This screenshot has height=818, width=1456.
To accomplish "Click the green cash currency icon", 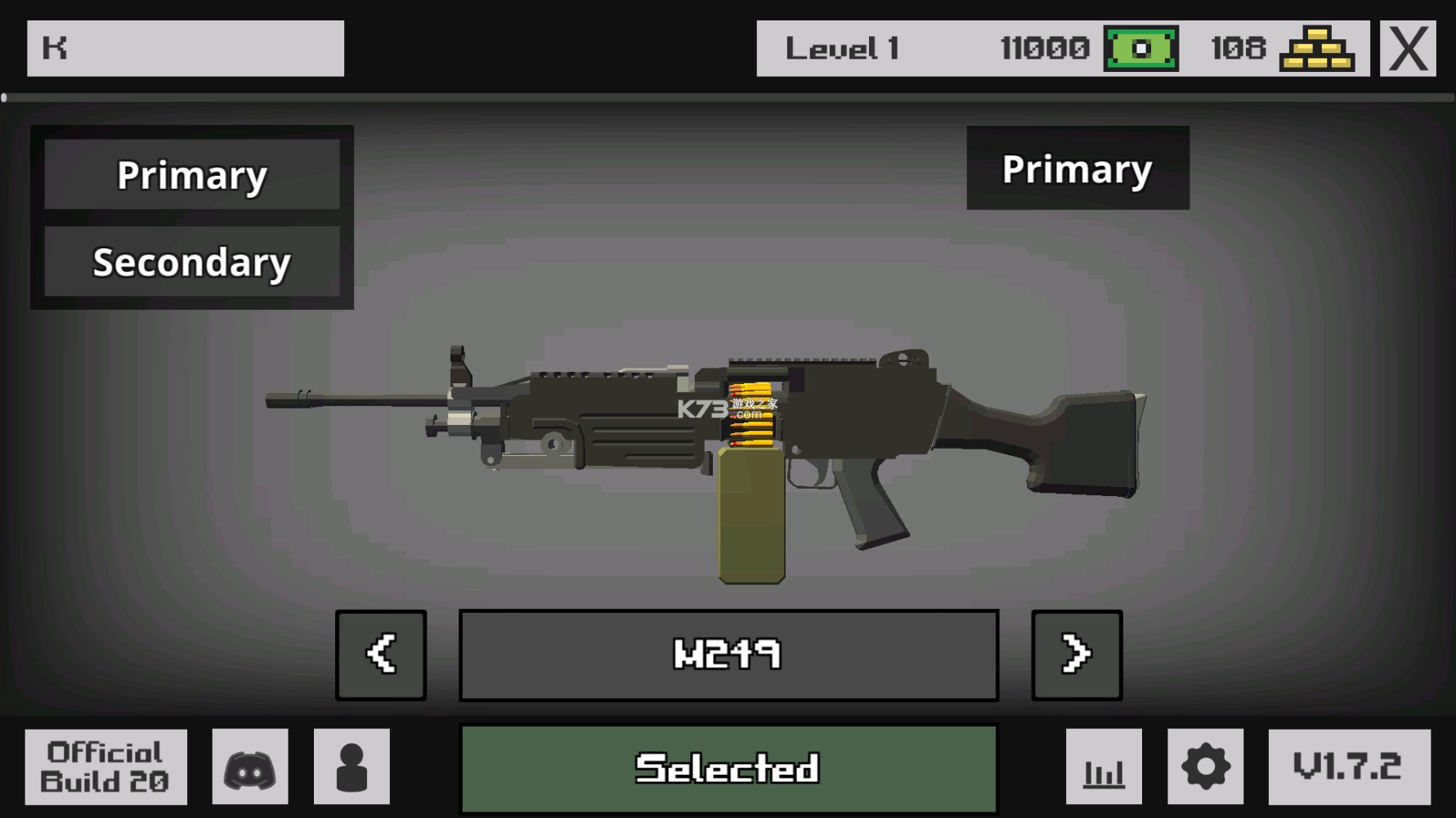I will (x=1141, y=49).
